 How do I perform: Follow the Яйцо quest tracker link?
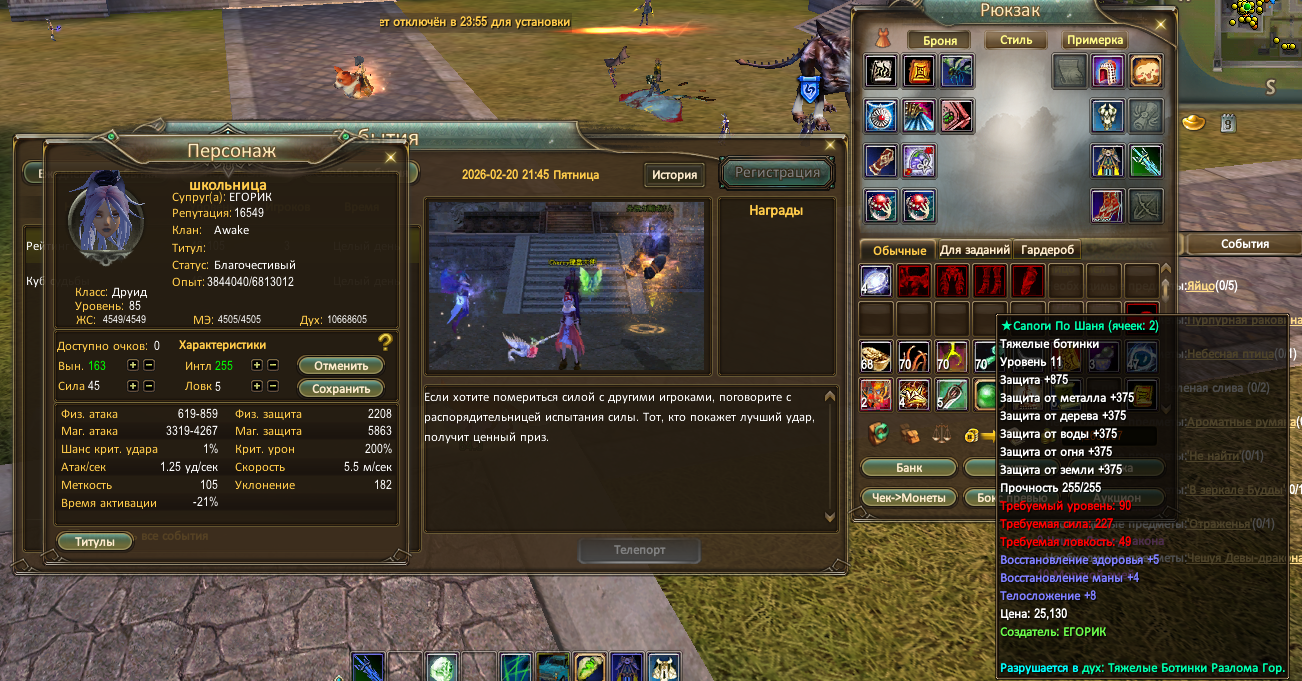pyautogui.click(x=1201, y=286)
